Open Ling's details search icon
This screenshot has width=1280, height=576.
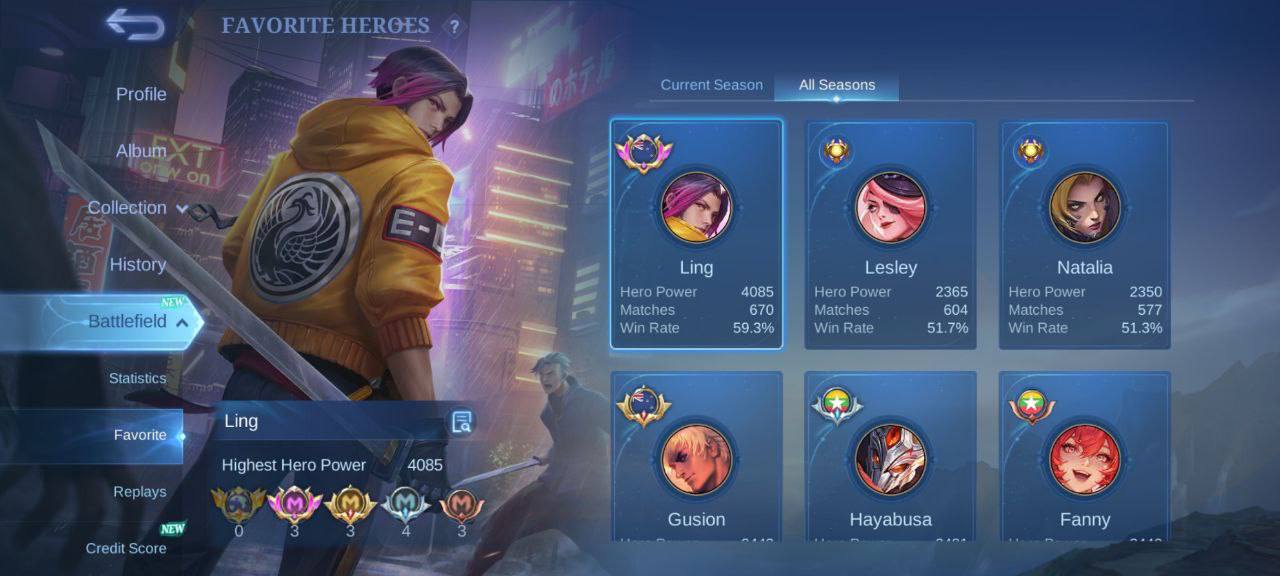461,422
